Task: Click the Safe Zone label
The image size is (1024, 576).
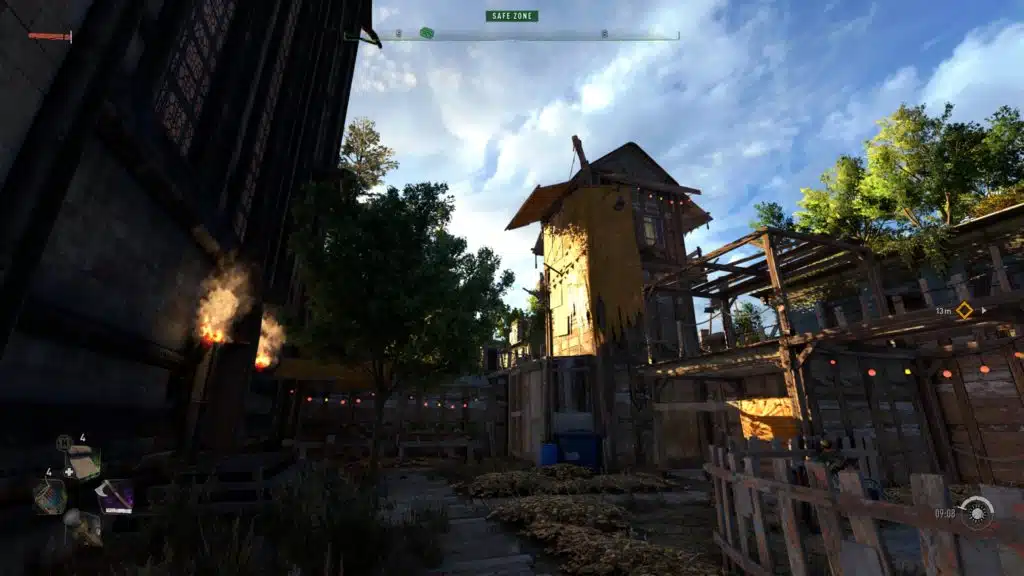Action: tap(511, 16)
